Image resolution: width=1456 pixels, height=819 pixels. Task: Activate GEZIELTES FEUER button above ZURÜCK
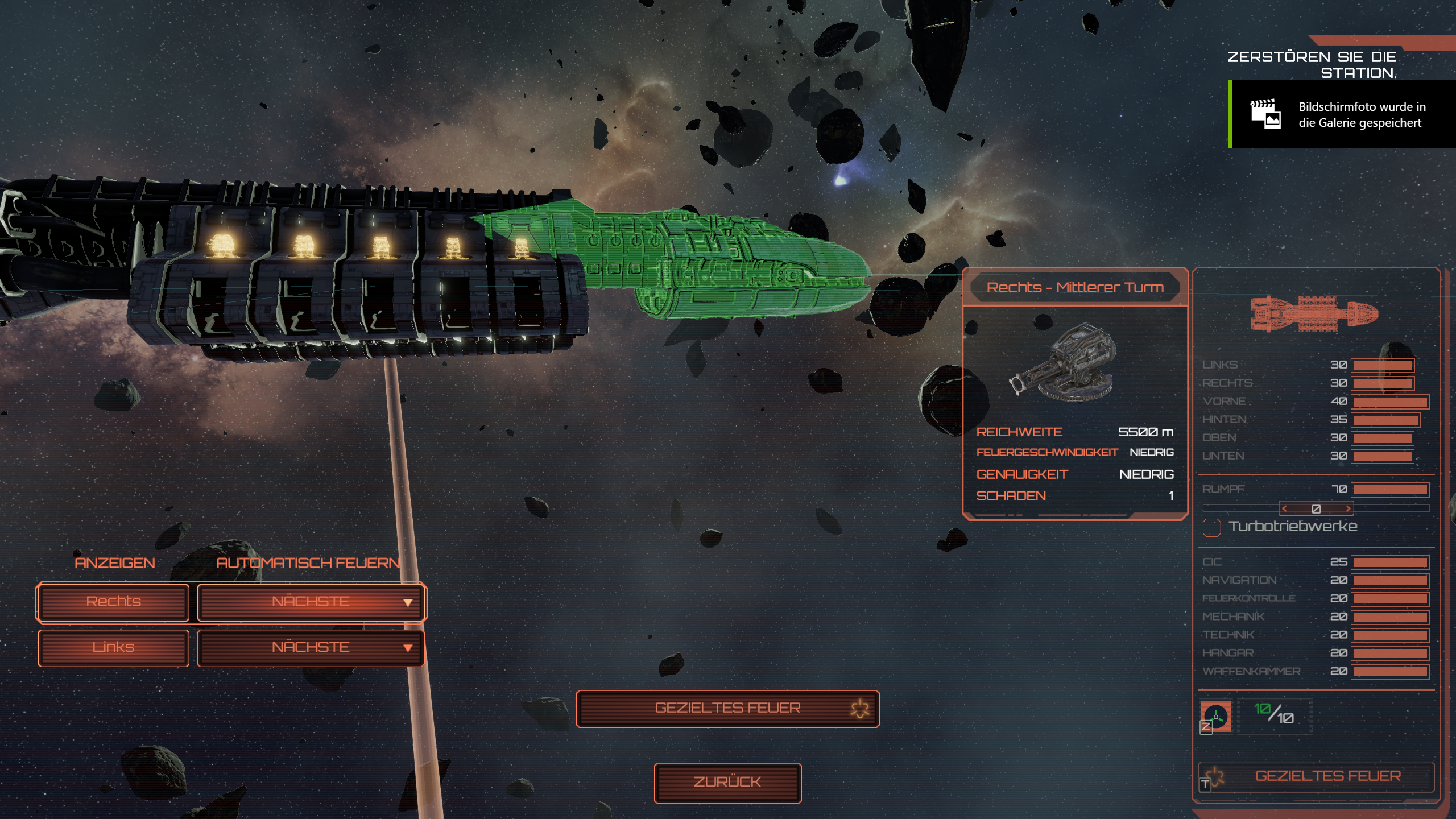pos(727,708)
